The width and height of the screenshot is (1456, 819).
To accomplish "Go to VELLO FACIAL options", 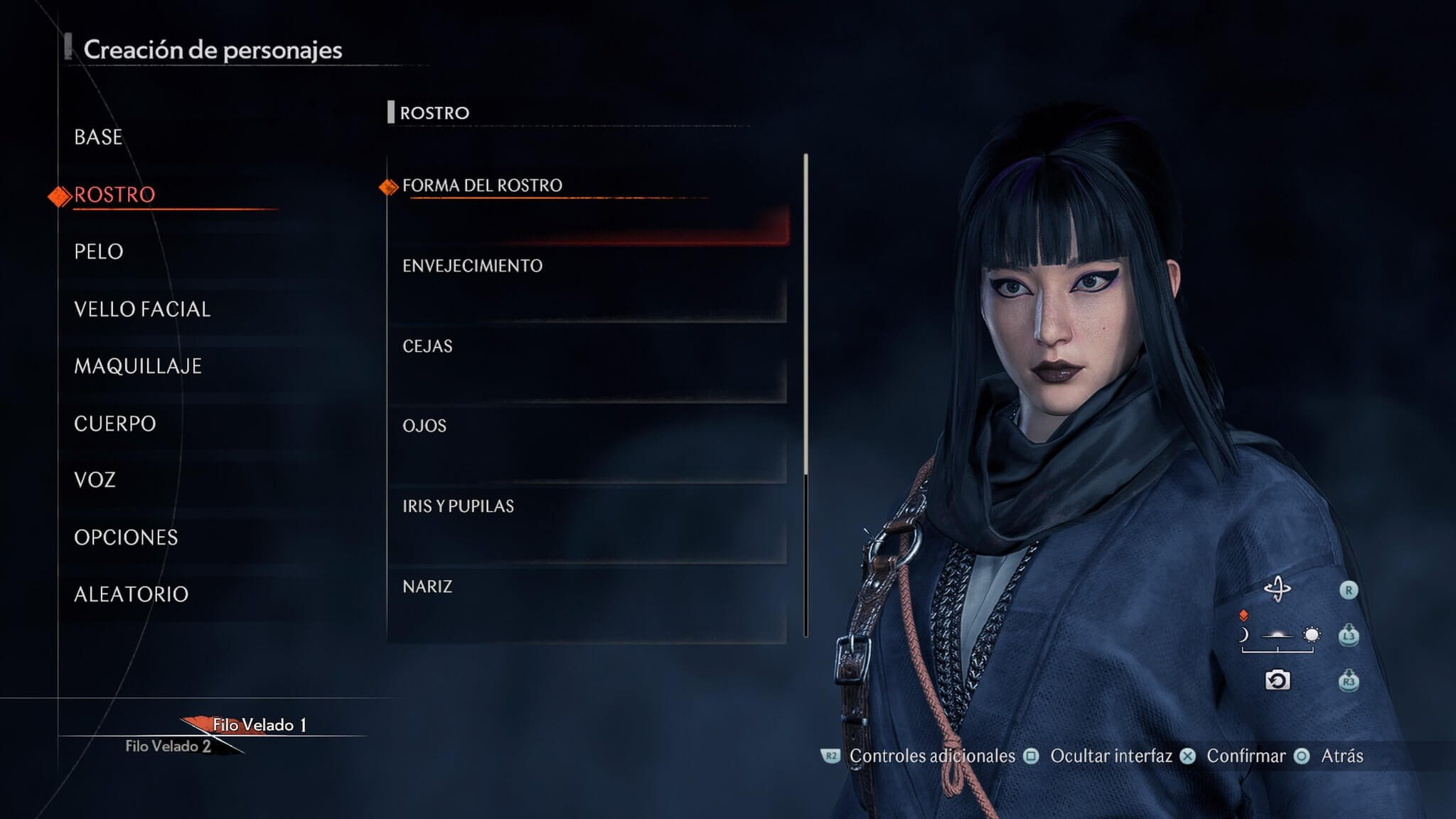I will (142, 309).
